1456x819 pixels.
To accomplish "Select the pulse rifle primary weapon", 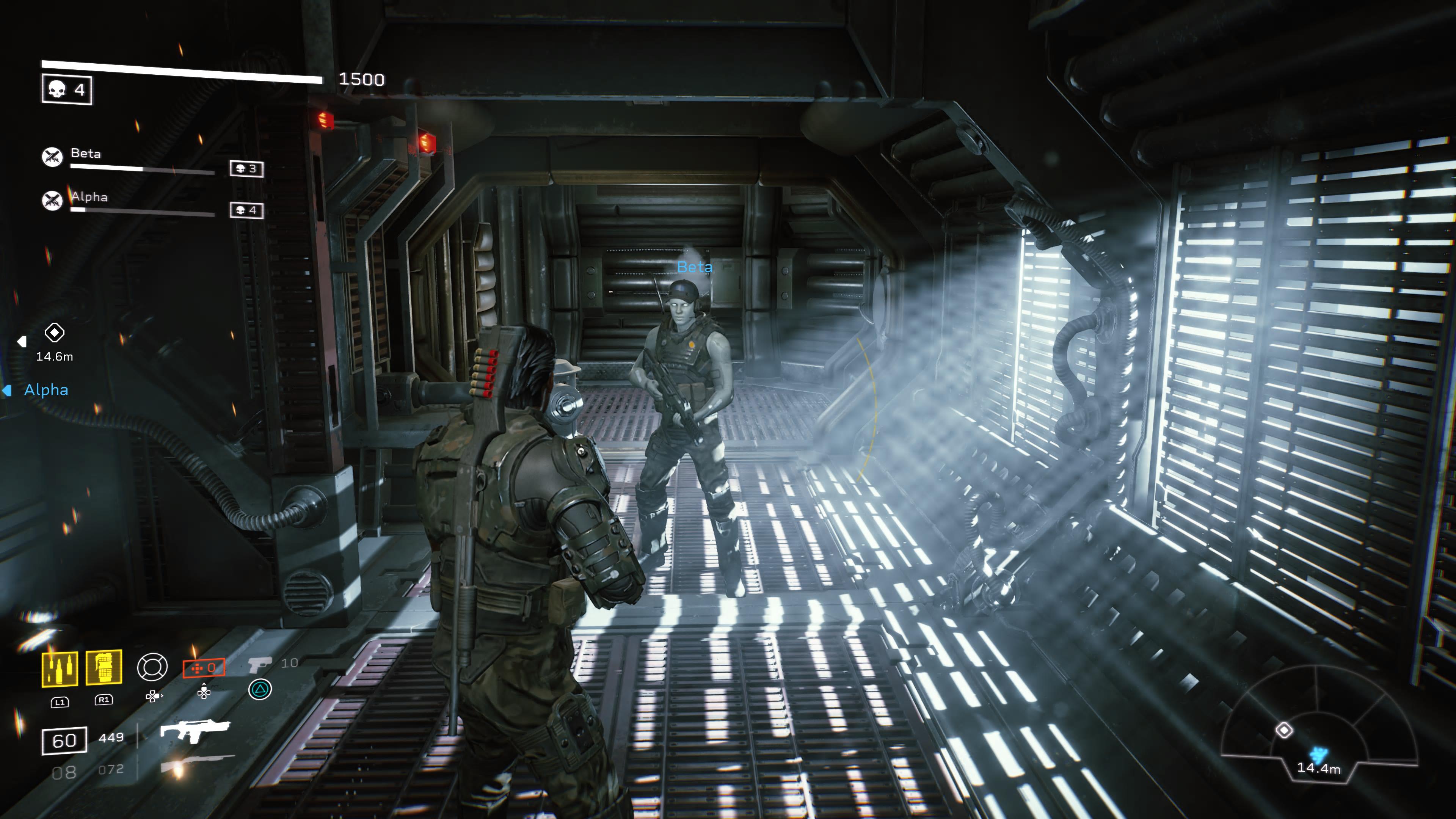I will click(195, 730).
